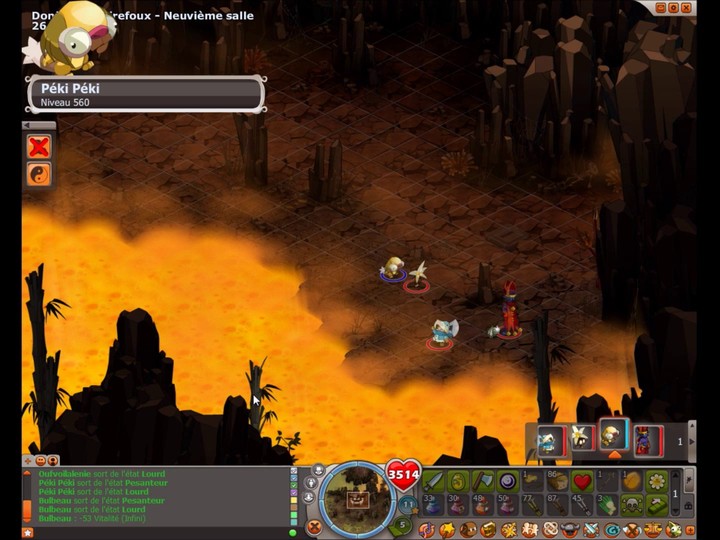Click the orange X button beside the minimap
720x540 pixels.
coord(314,527)
